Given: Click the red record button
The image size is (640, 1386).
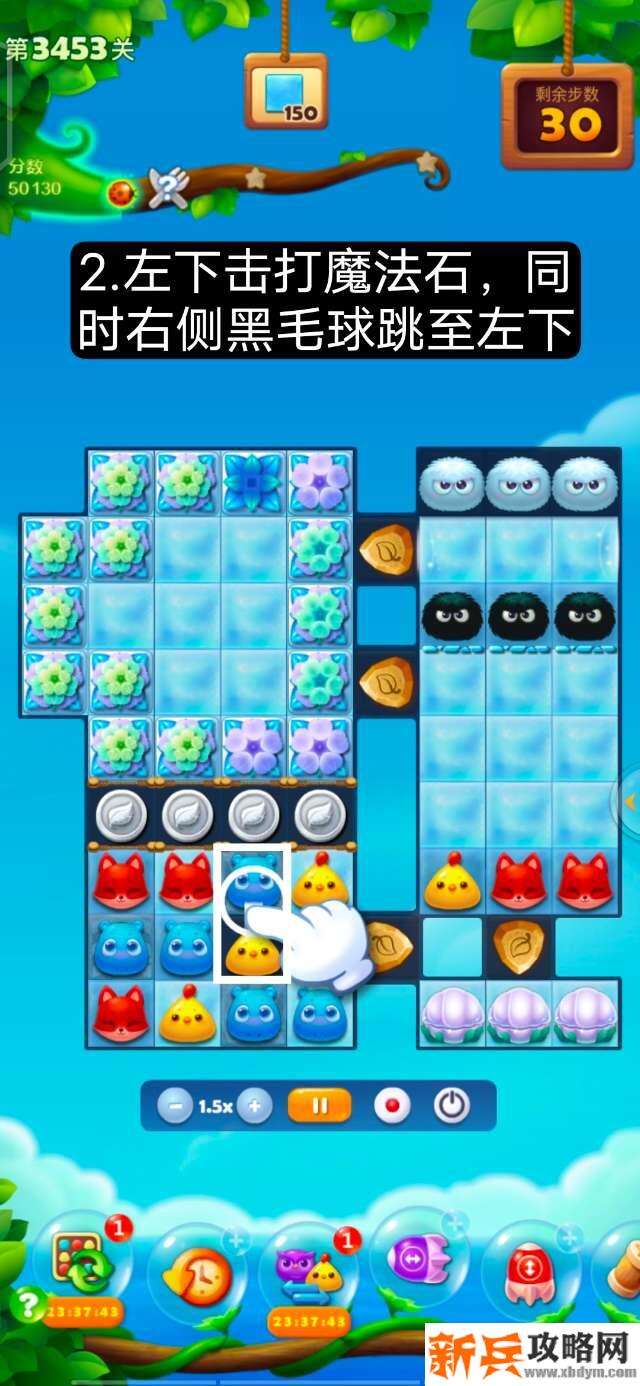Looking at the screenshot, I should coord(391,1106).
